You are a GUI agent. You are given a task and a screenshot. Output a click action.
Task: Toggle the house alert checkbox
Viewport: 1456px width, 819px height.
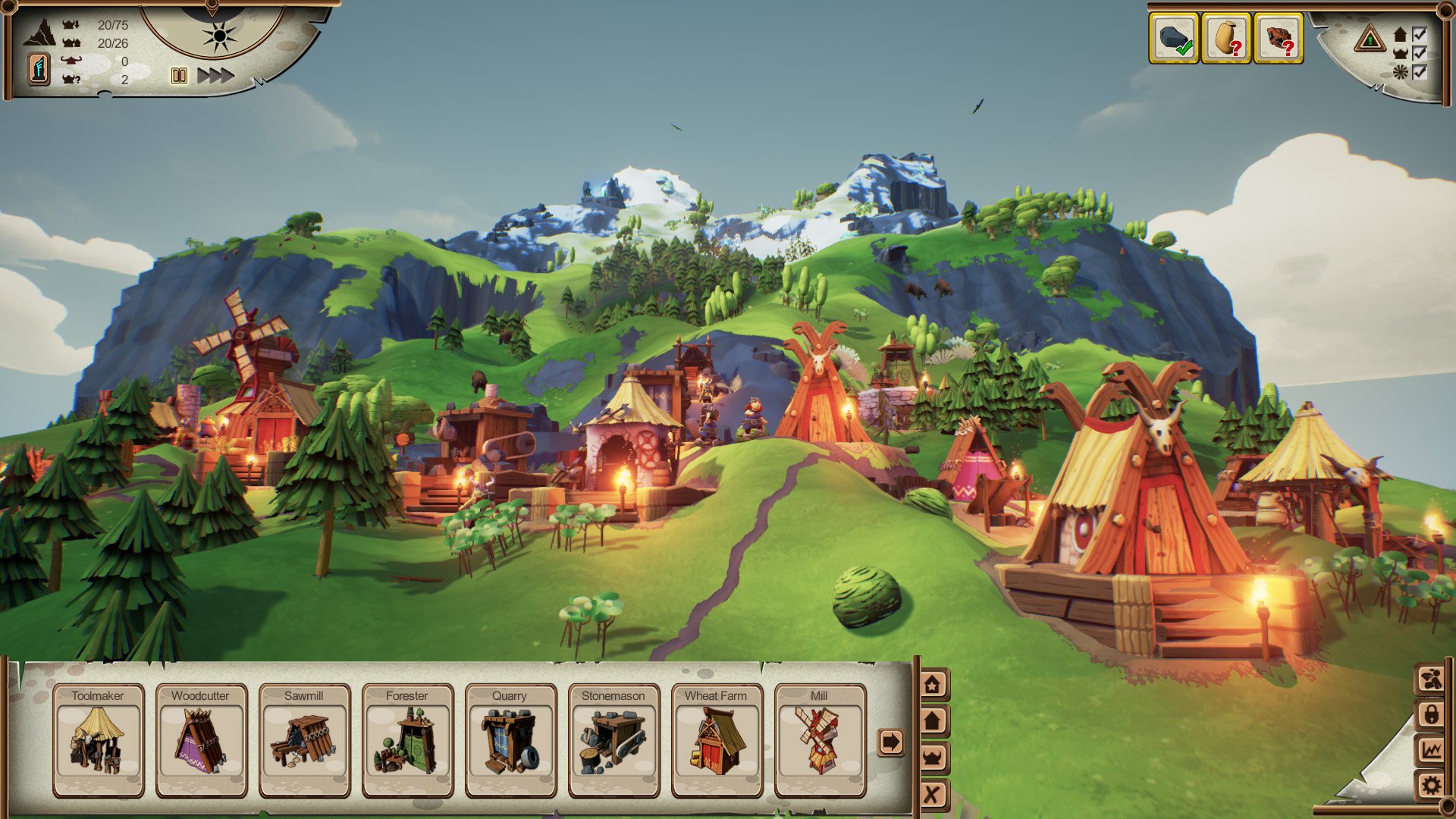1420,34
